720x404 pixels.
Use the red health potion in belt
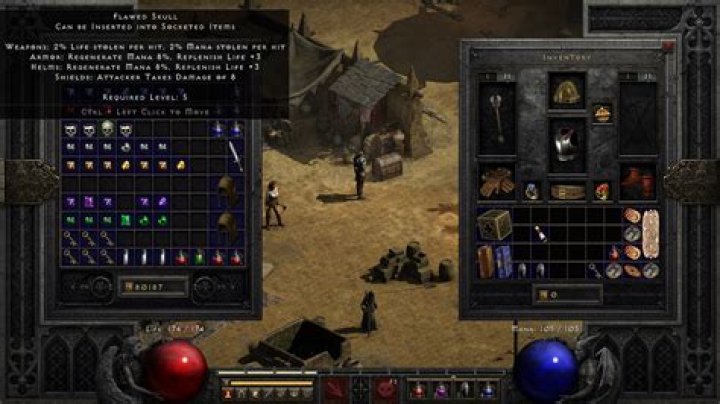click(x=417, y=389)
